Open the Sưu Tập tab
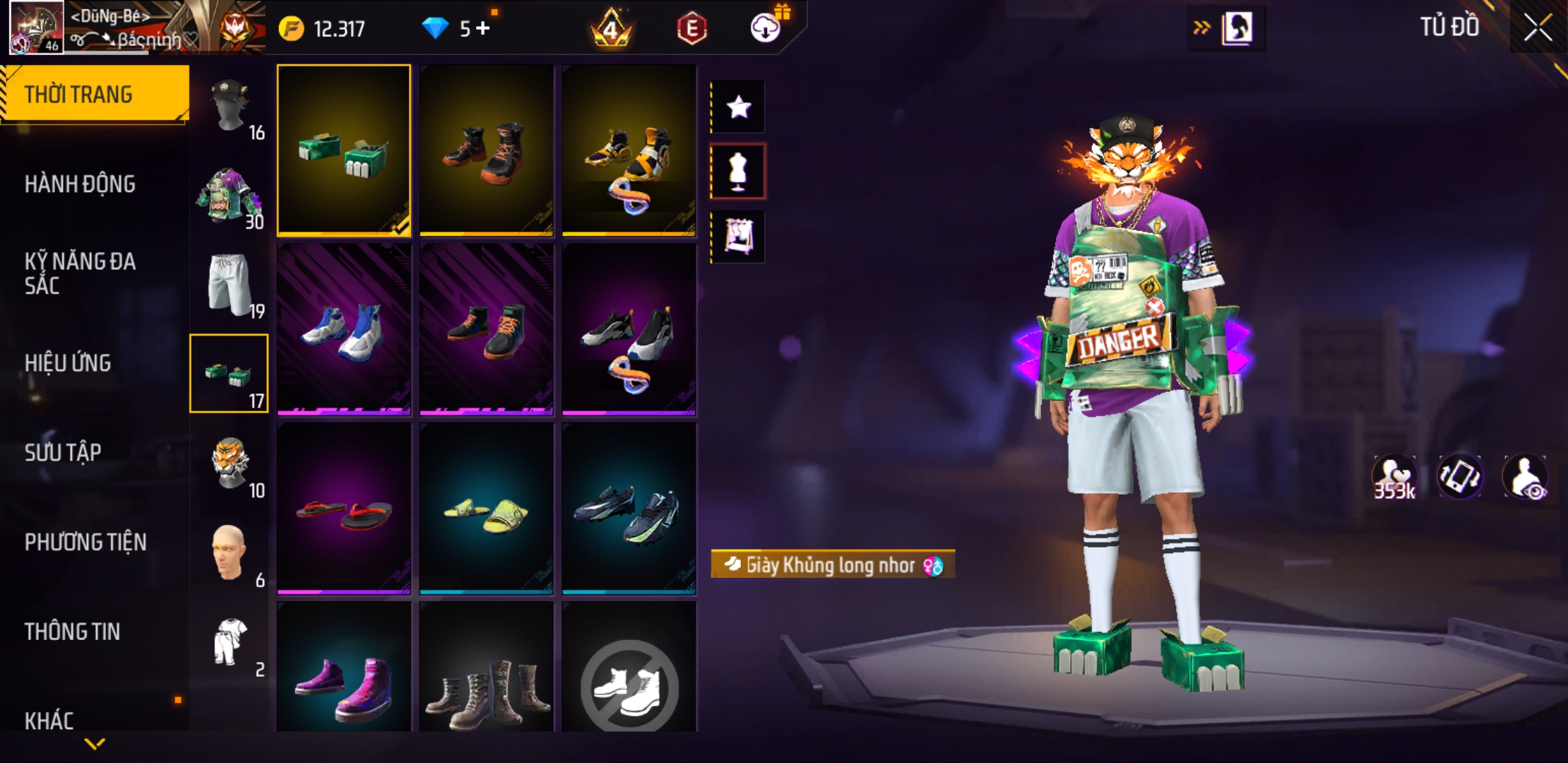Image resolution: width=1568 pixels, height=763 pixels. [63, 452]
